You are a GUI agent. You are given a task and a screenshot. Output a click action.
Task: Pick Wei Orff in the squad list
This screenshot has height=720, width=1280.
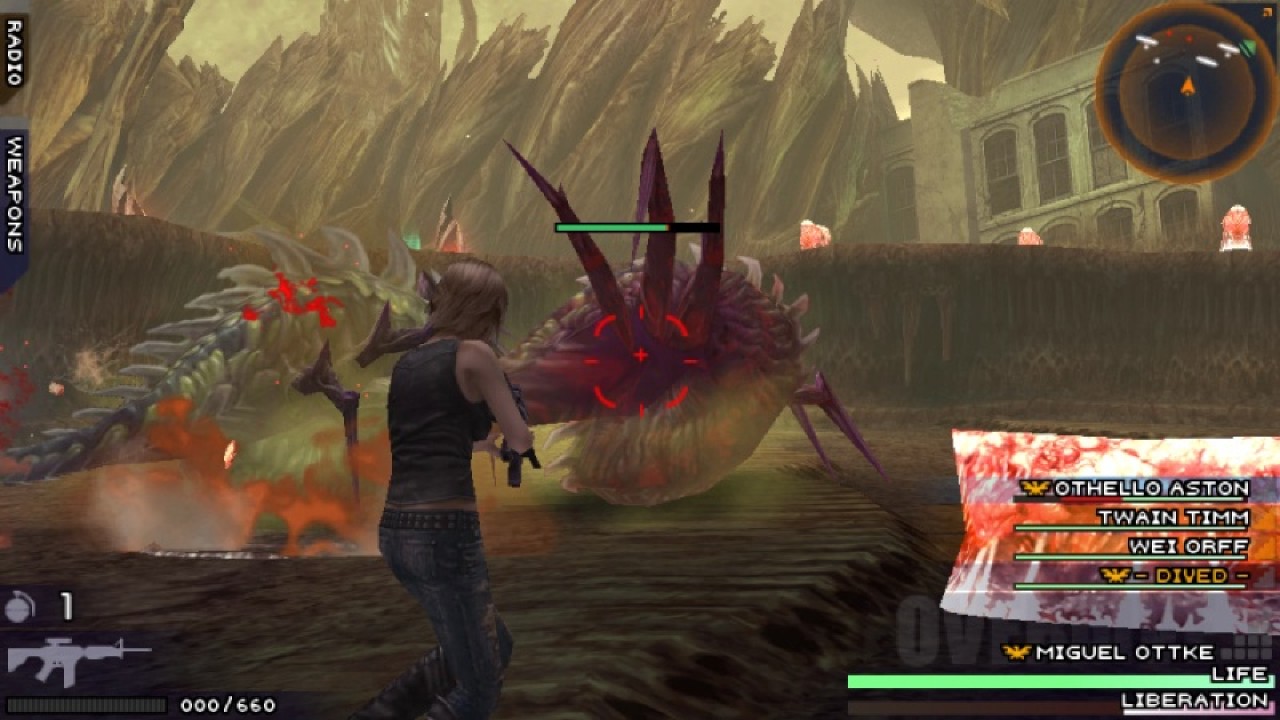[x=1188, y=547]
